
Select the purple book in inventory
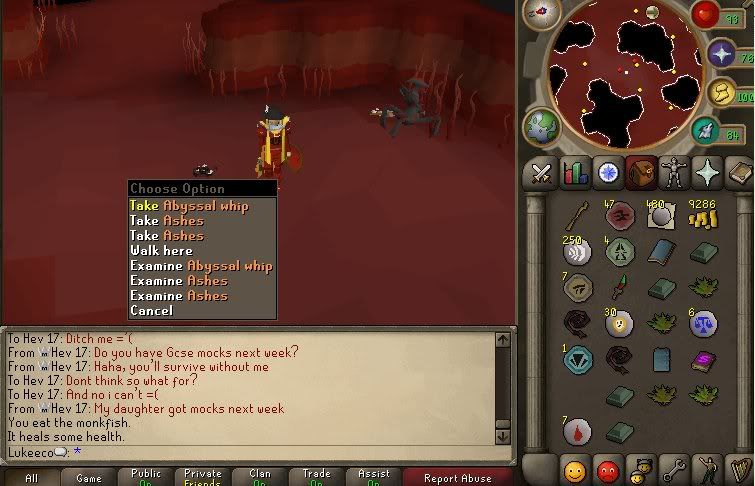(x=703, y=360)
